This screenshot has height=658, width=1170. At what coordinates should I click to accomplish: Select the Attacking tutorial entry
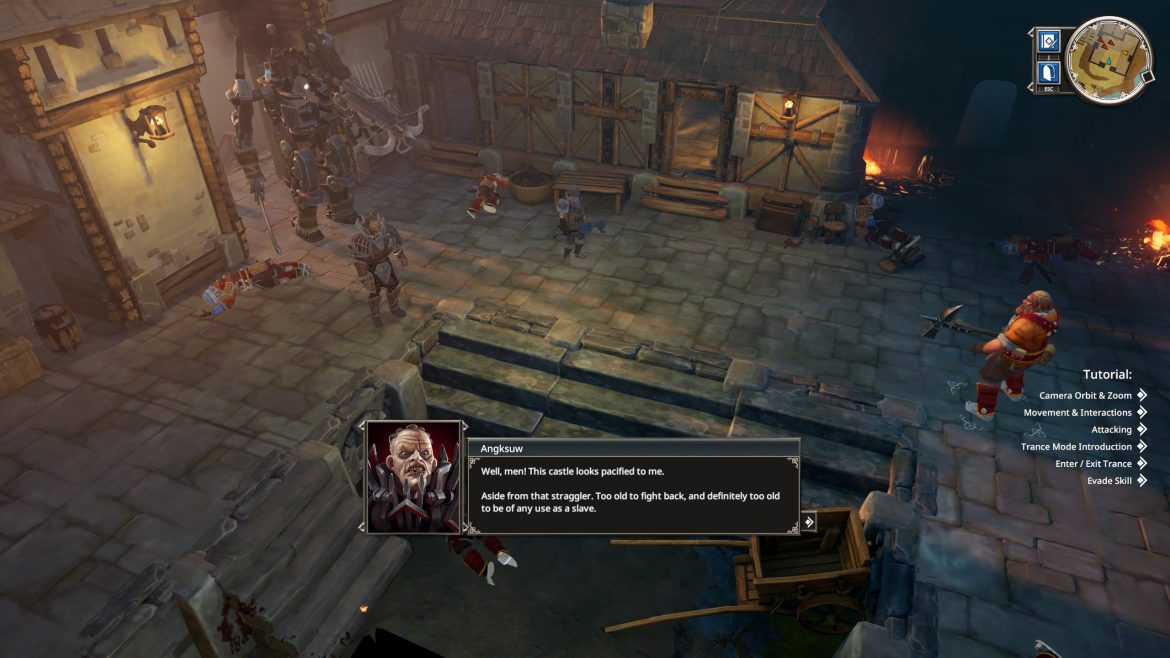point(1111,430)
